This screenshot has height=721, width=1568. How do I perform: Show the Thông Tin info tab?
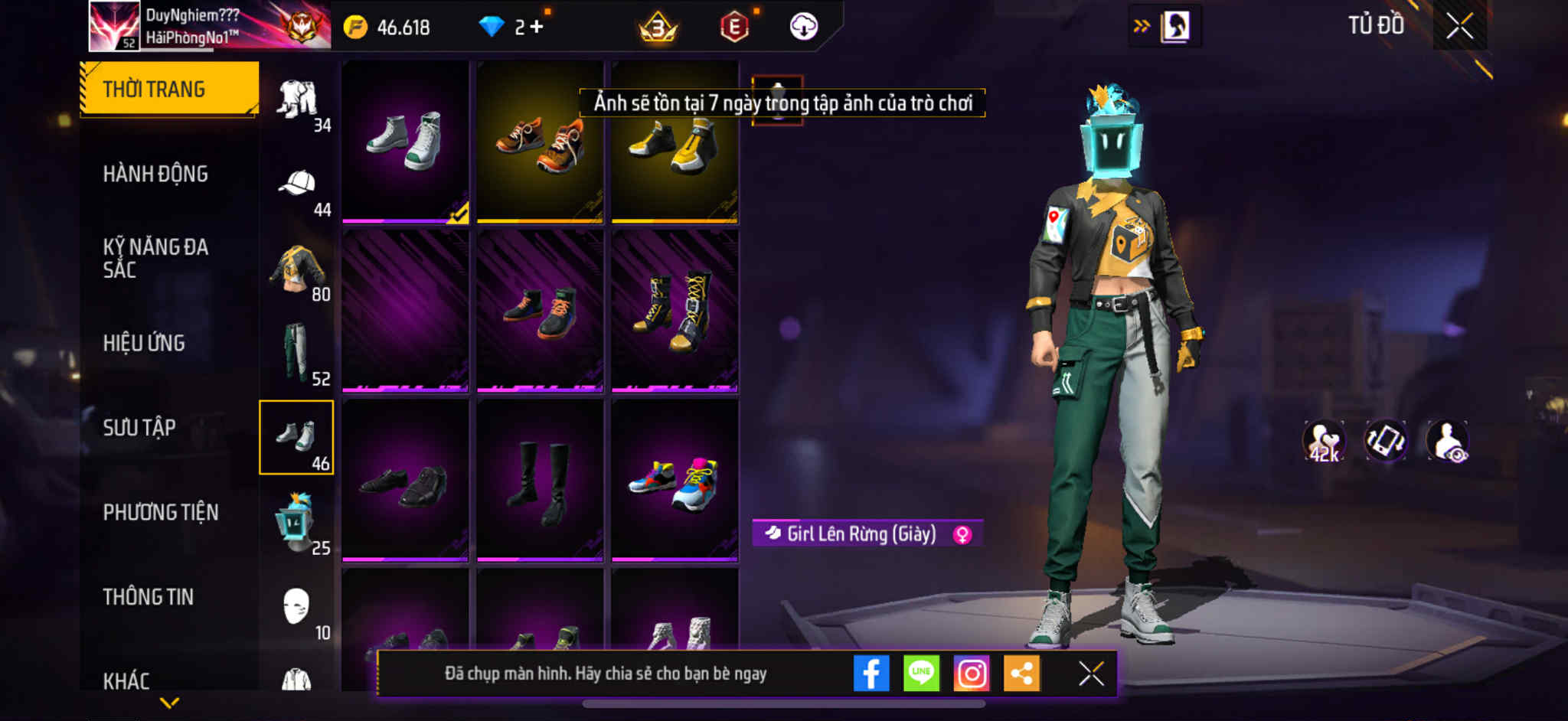(149, 597)
